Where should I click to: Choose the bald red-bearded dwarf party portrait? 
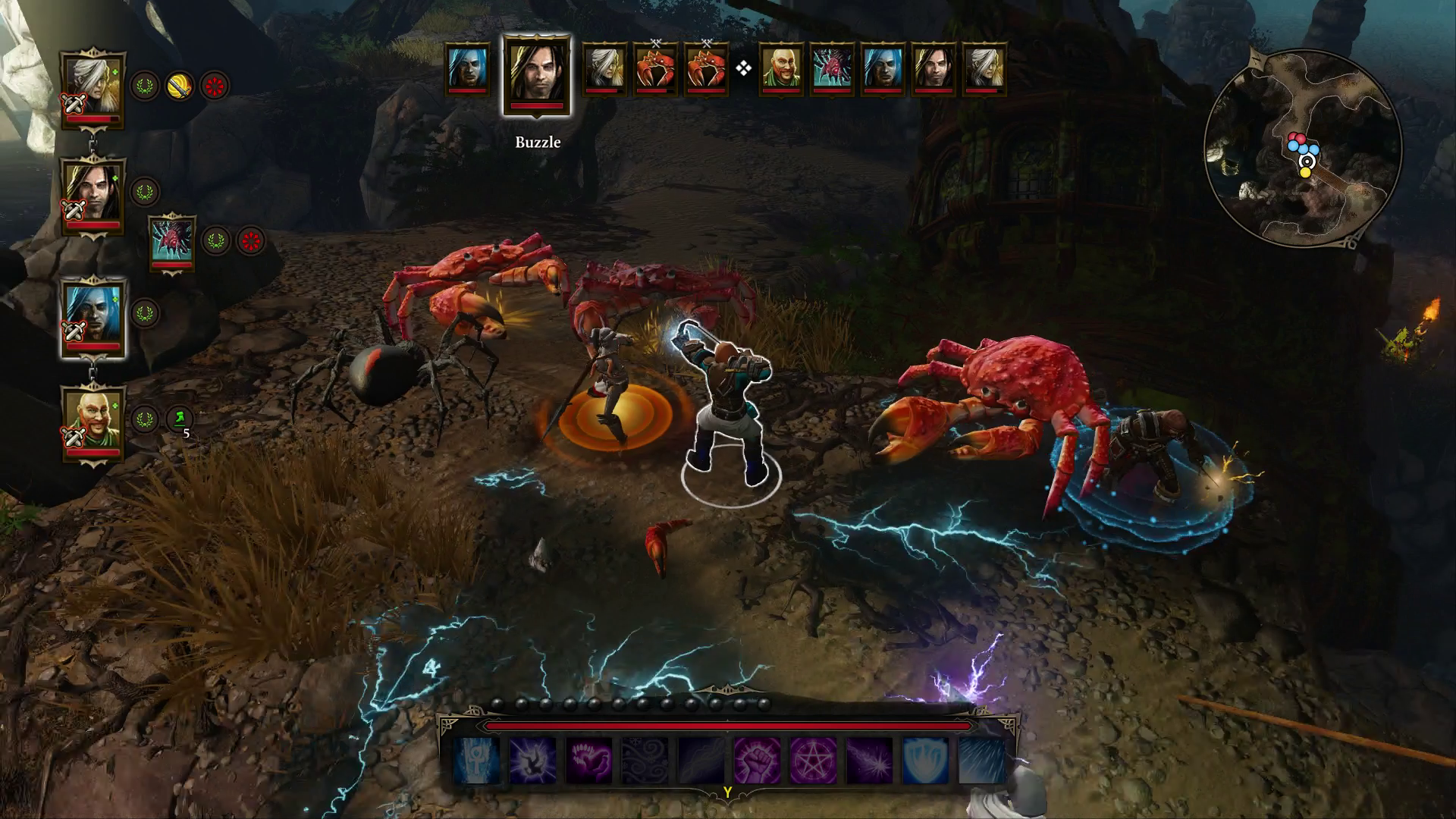click(x=93, y=419)
